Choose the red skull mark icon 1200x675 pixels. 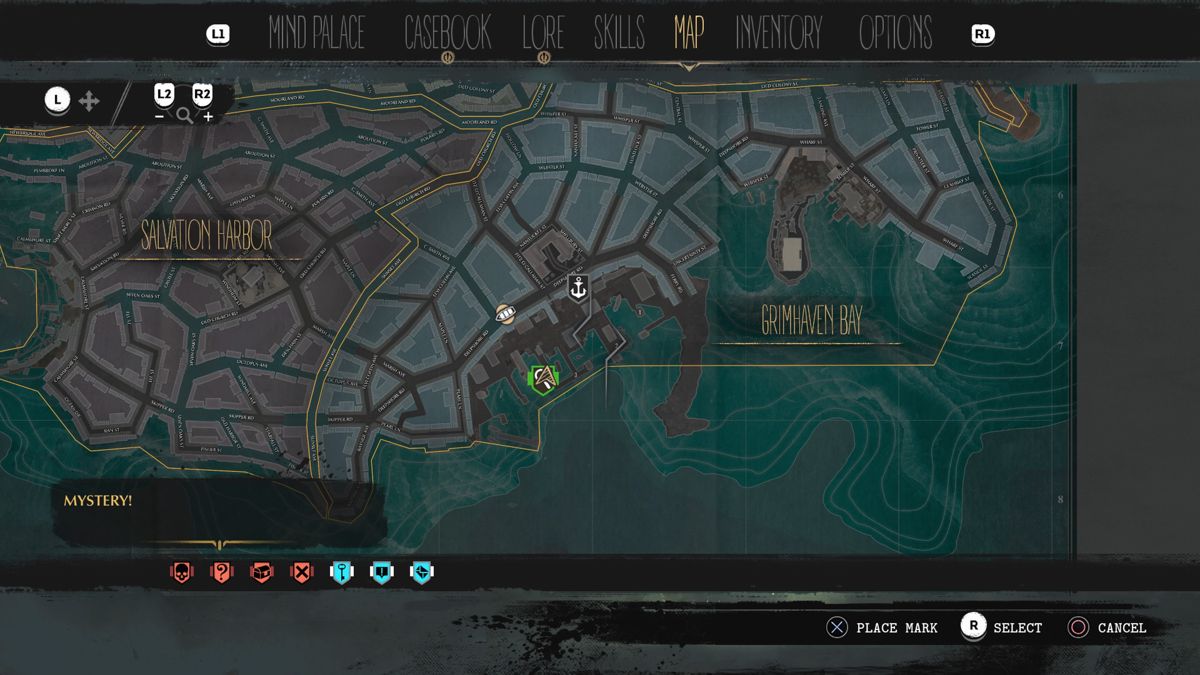click(x=181, y=573)
